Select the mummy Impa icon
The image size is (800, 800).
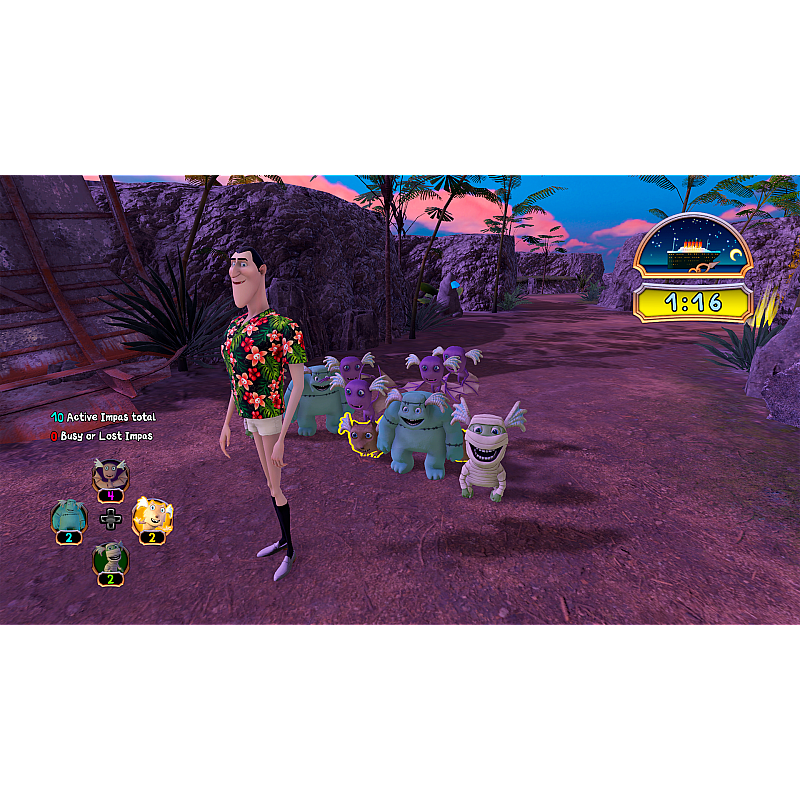pyautogui.click(x=110, y=558)
